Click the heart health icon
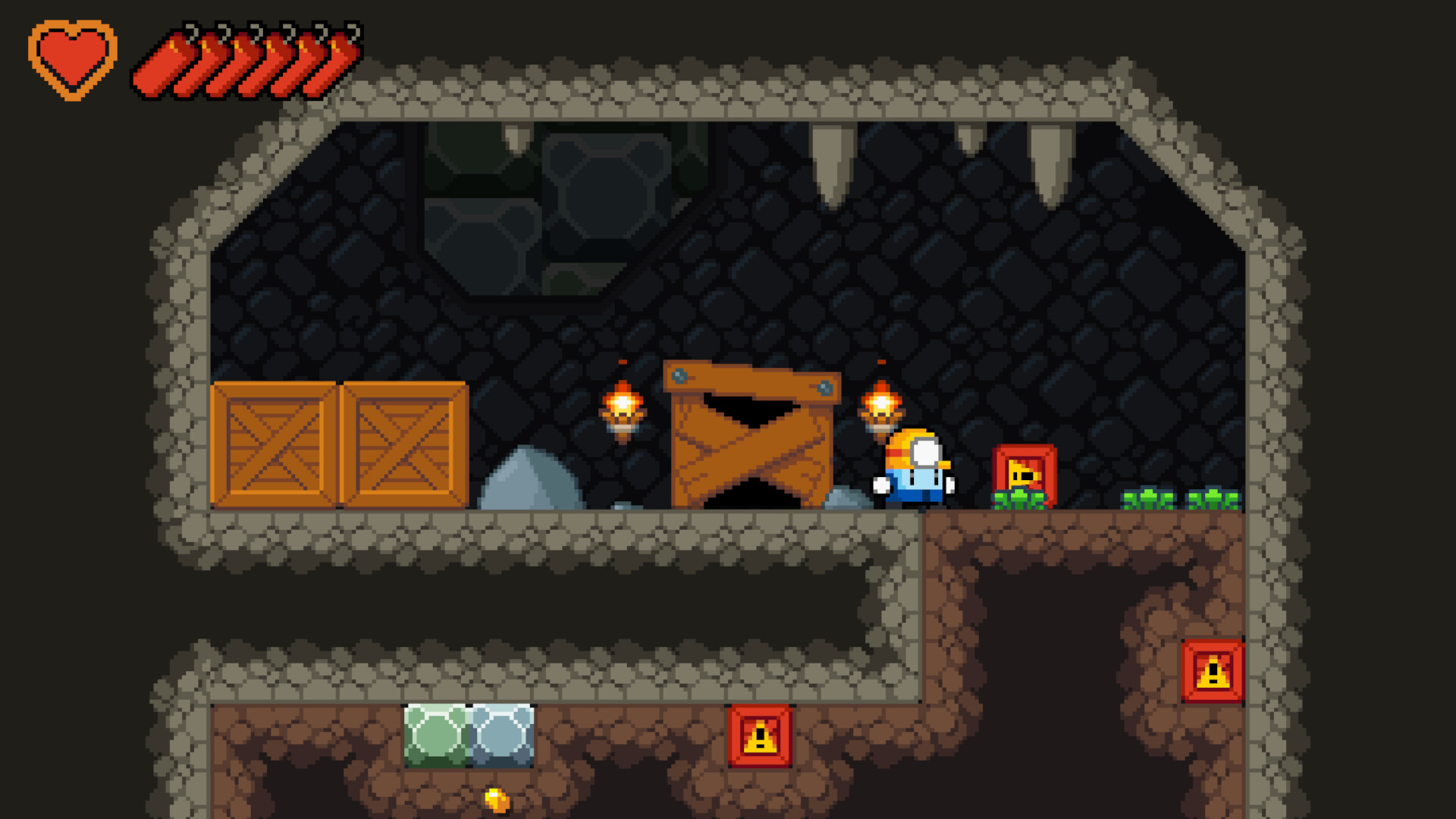 [74, 57]
